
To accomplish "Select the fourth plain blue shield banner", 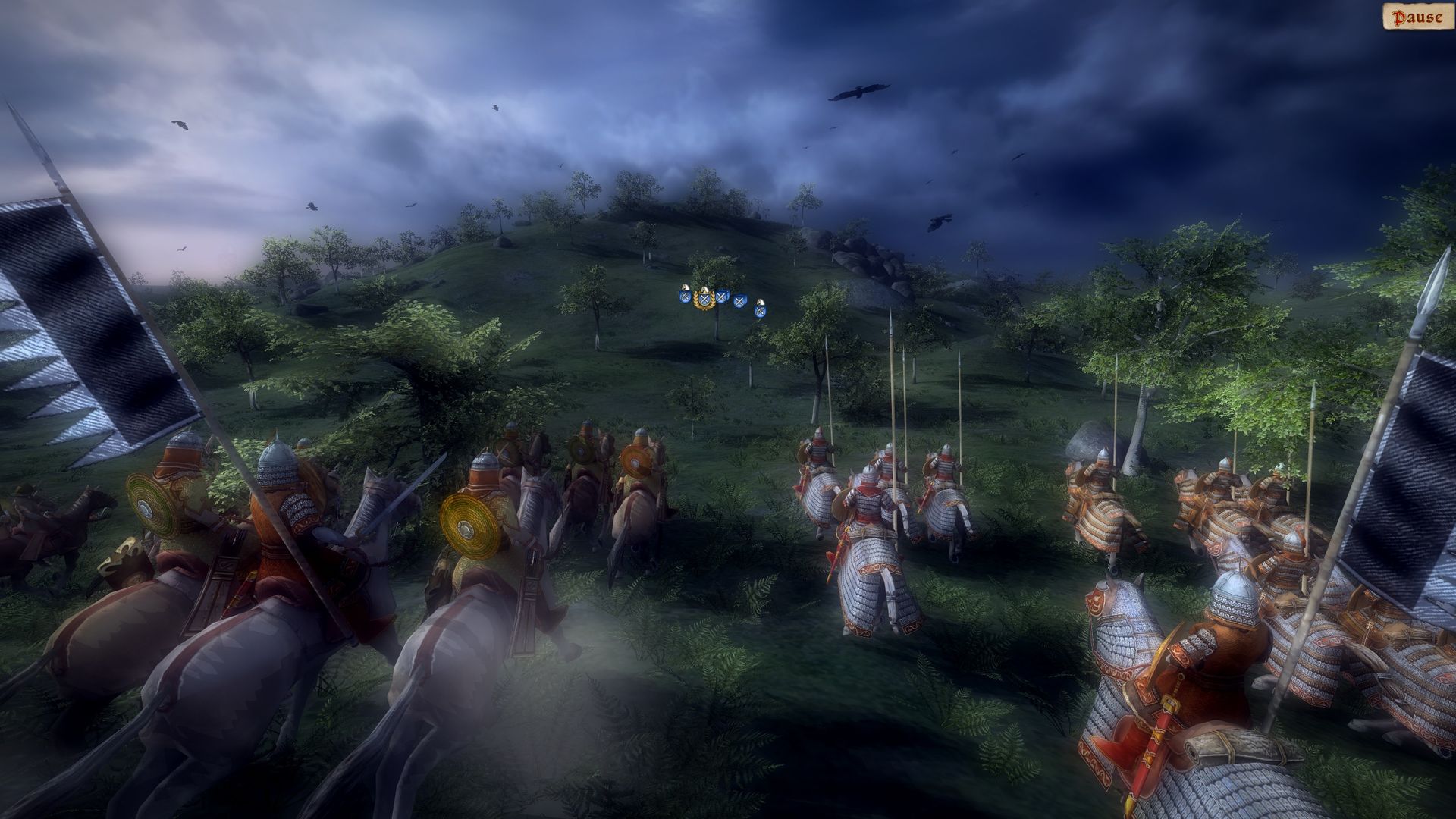I will tap(740, 301).
